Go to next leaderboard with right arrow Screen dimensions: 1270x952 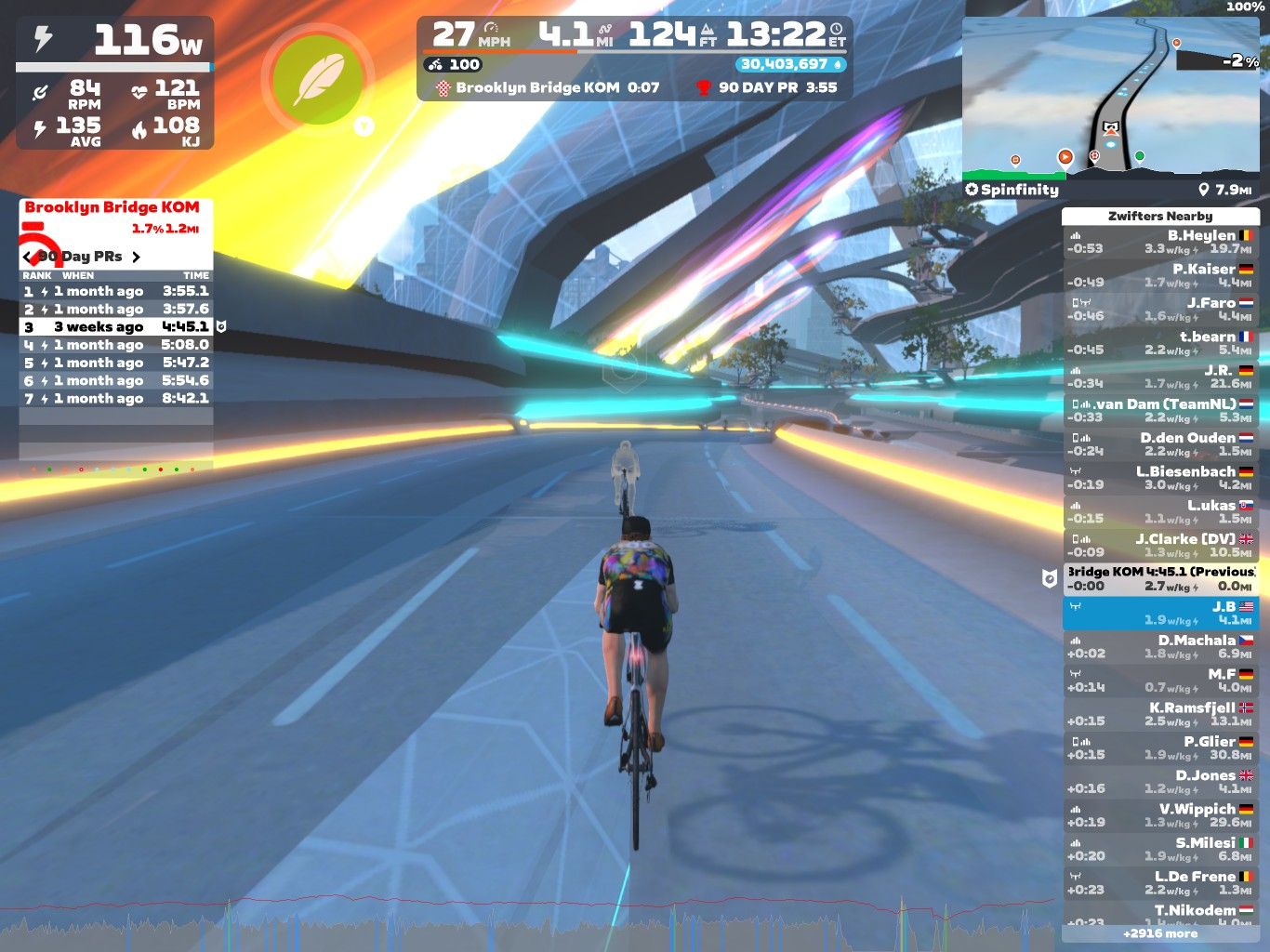(x=136, y=257)
